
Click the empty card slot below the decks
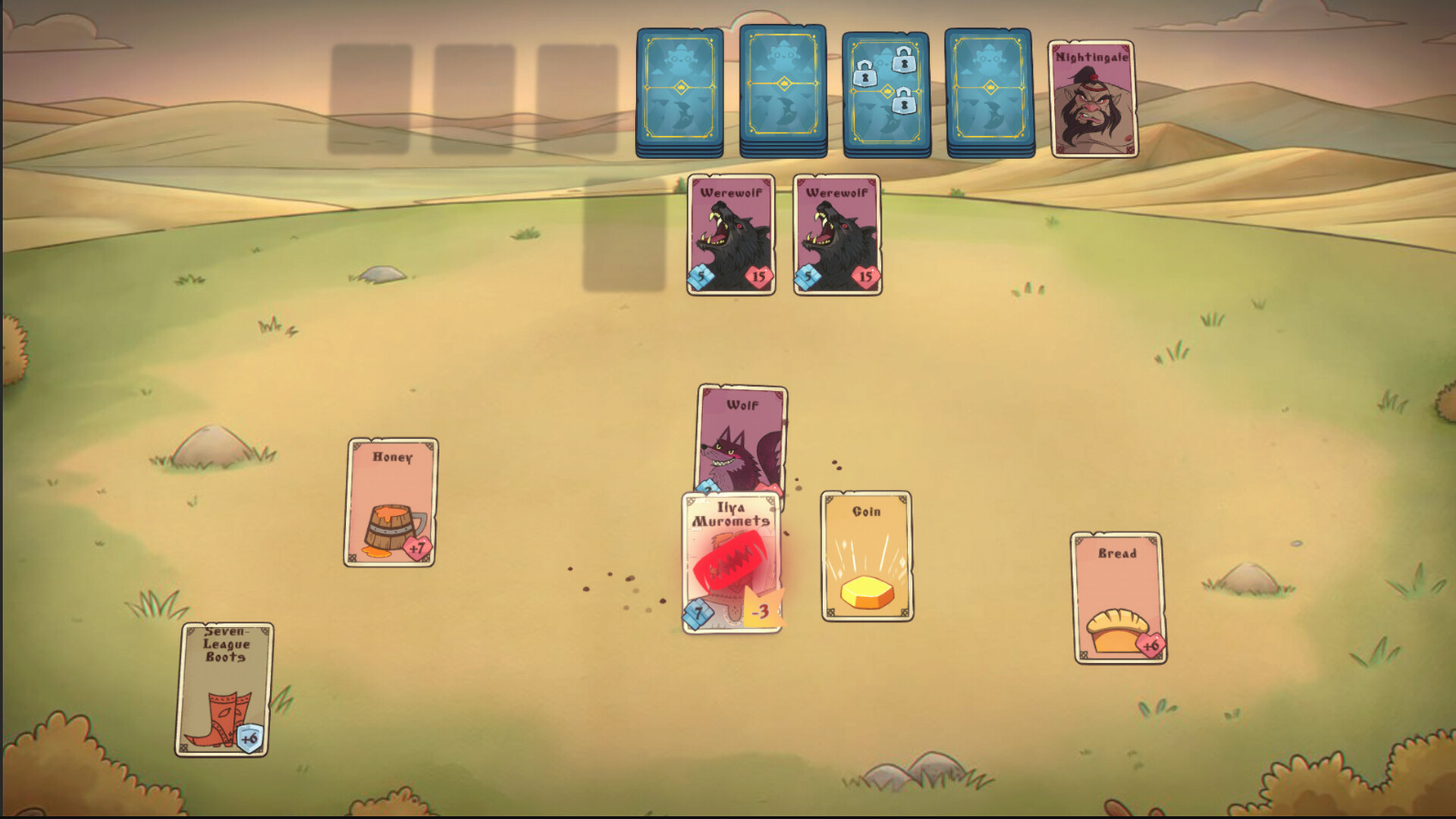(622, 235)
